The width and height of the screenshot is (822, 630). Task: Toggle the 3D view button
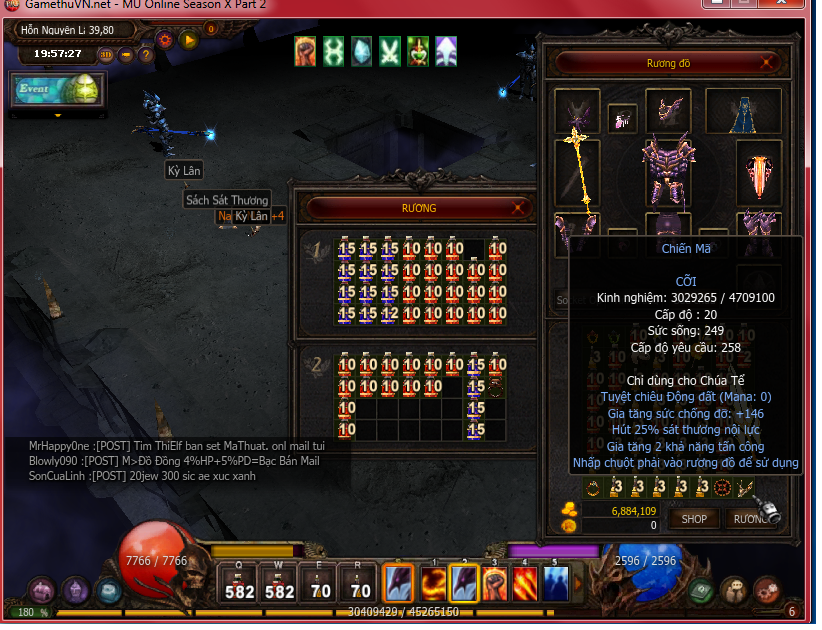pos(106,54)
